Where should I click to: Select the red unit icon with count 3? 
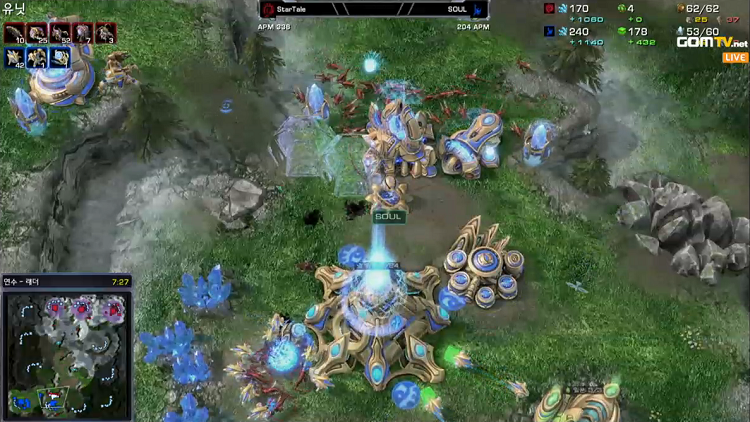point(108,33)
